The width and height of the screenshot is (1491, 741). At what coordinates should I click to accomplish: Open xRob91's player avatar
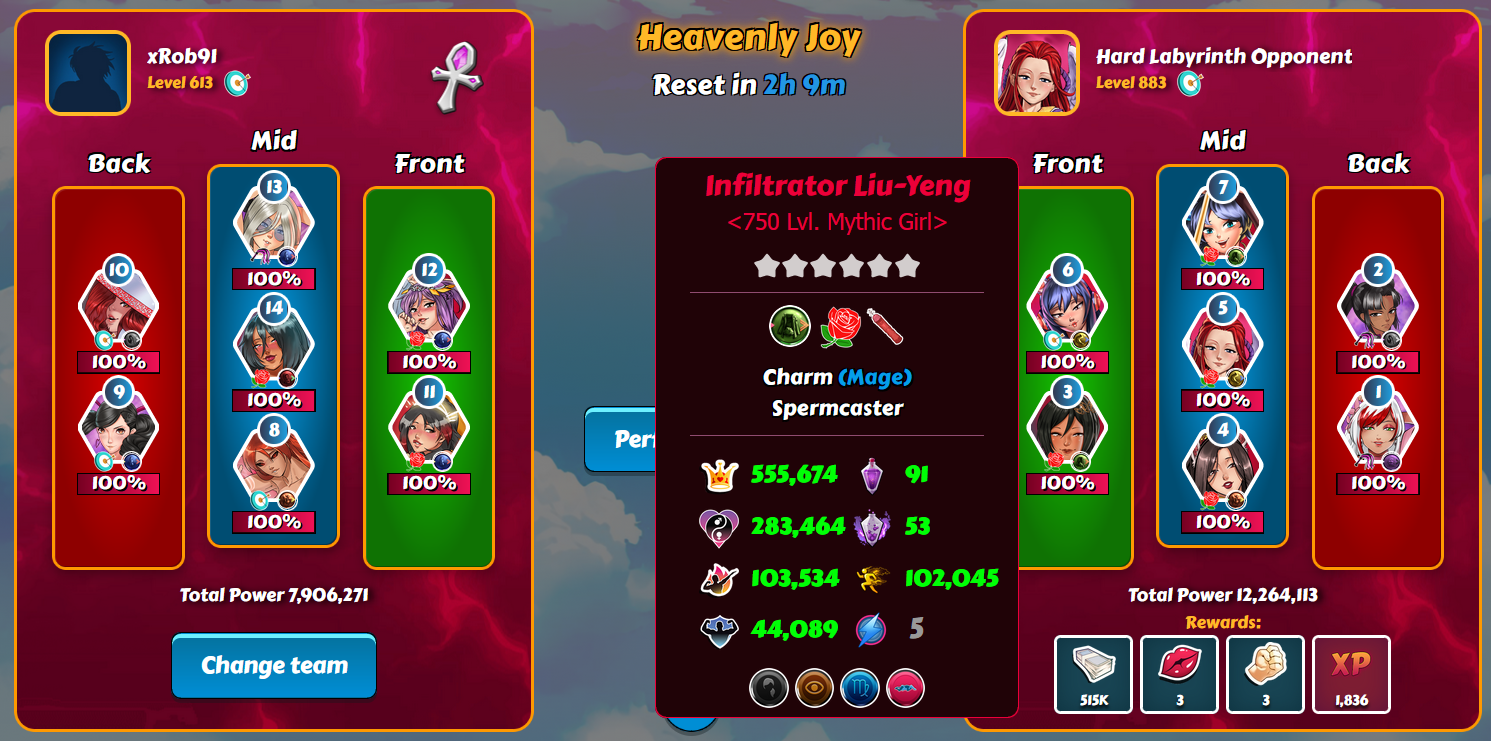click(x=88, y=73)
